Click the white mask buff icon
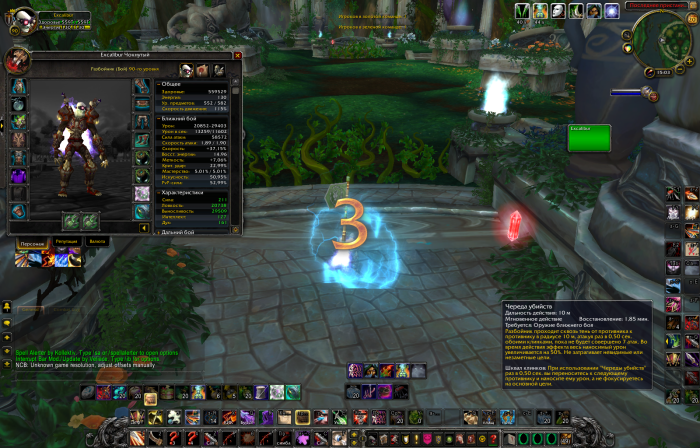 [560, 11]
